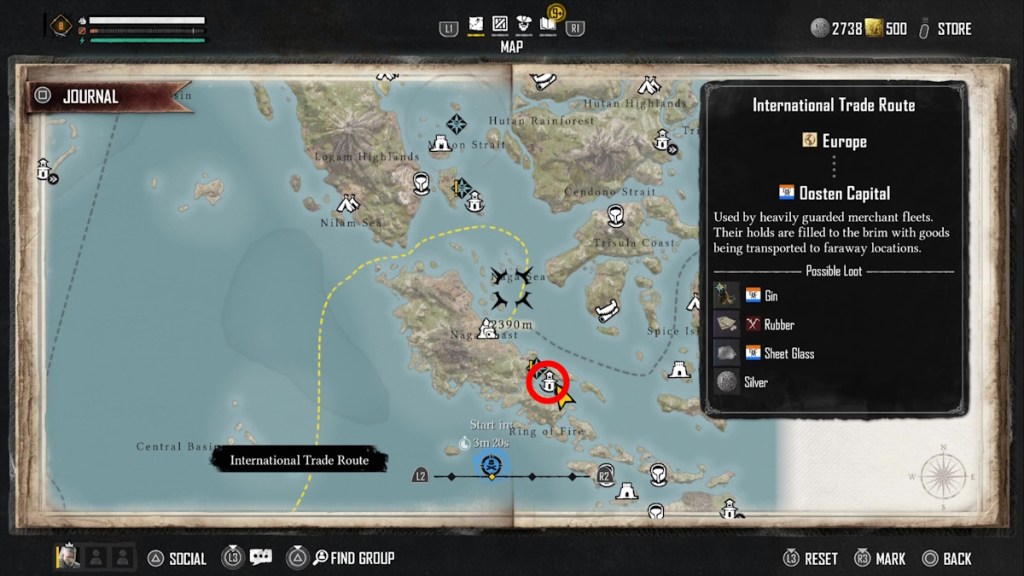Select the International Trade Route label
This screenshot has width=1024, height=576.
(x=299, y=460)
